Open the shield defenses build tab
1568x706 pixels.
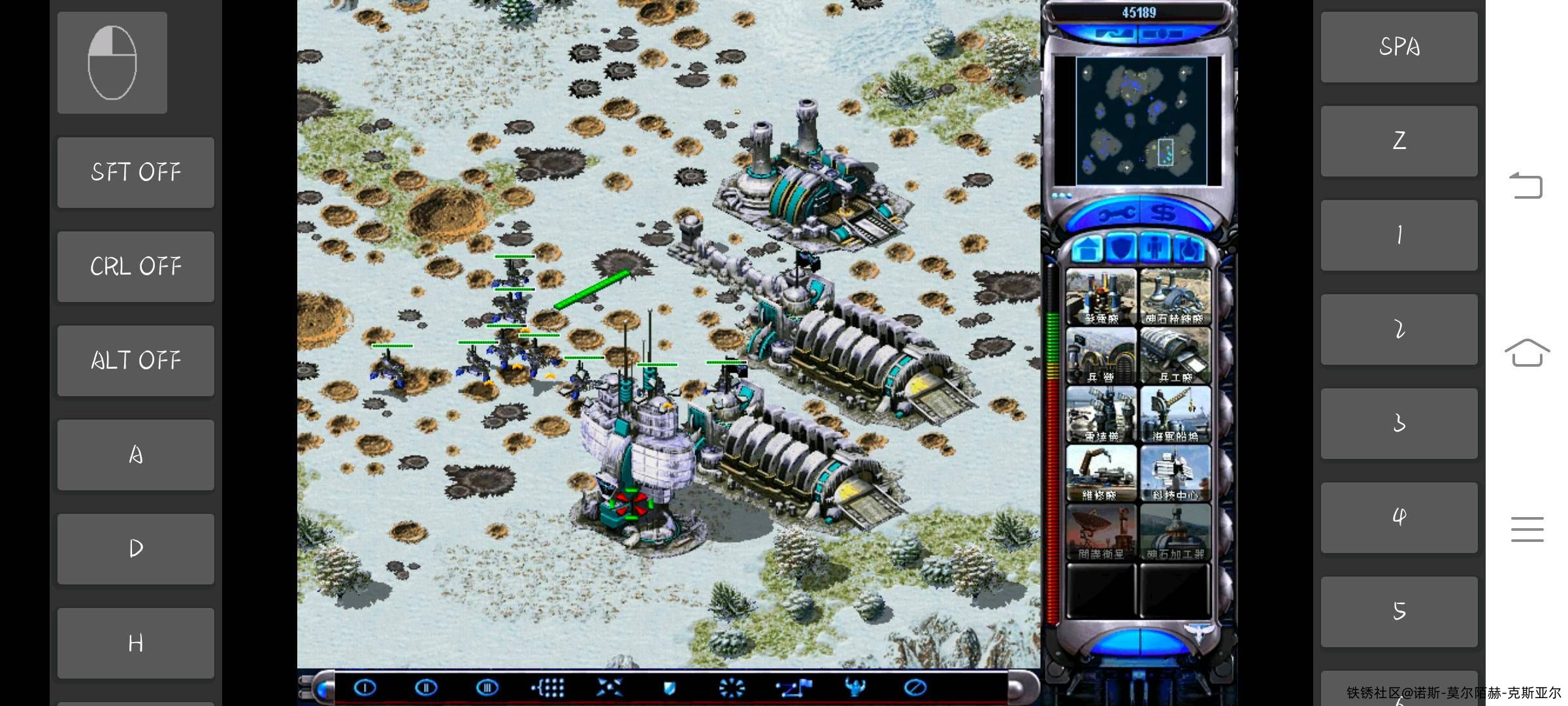(x=1122, y=249)
